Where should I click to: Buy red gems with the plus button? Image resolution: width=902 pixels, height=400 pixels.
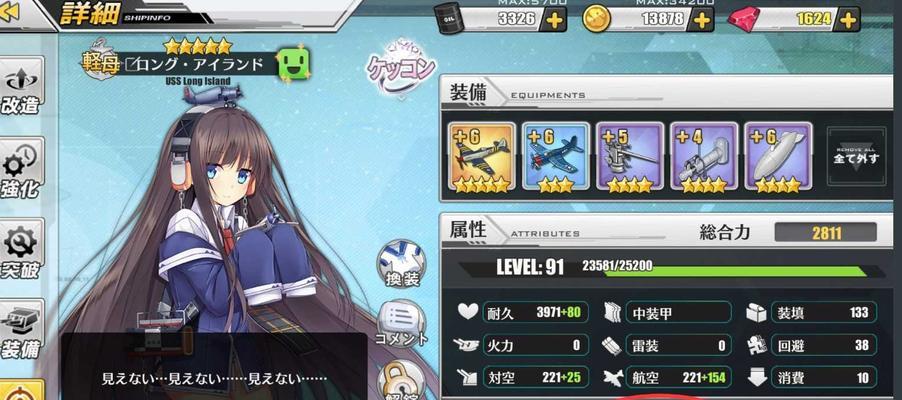pos(848,20)
